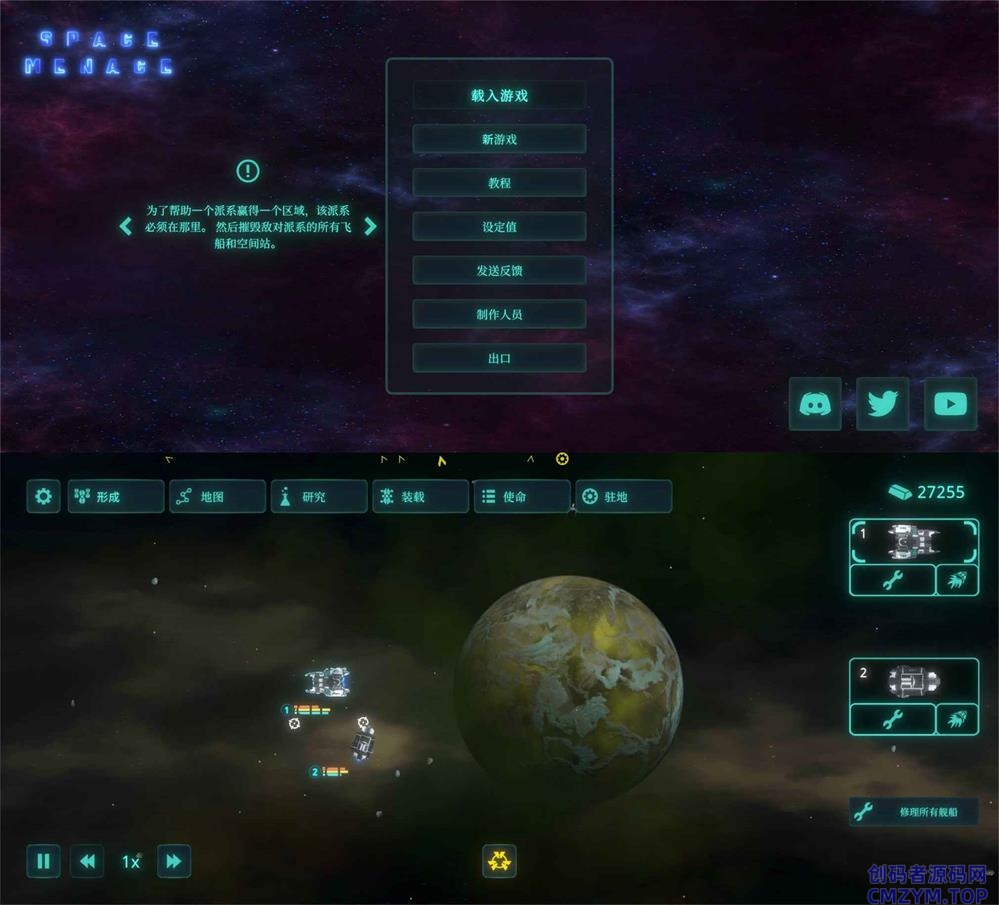Show the previous tip with left arrow
The image size is (999, 905).
point(126,226)
